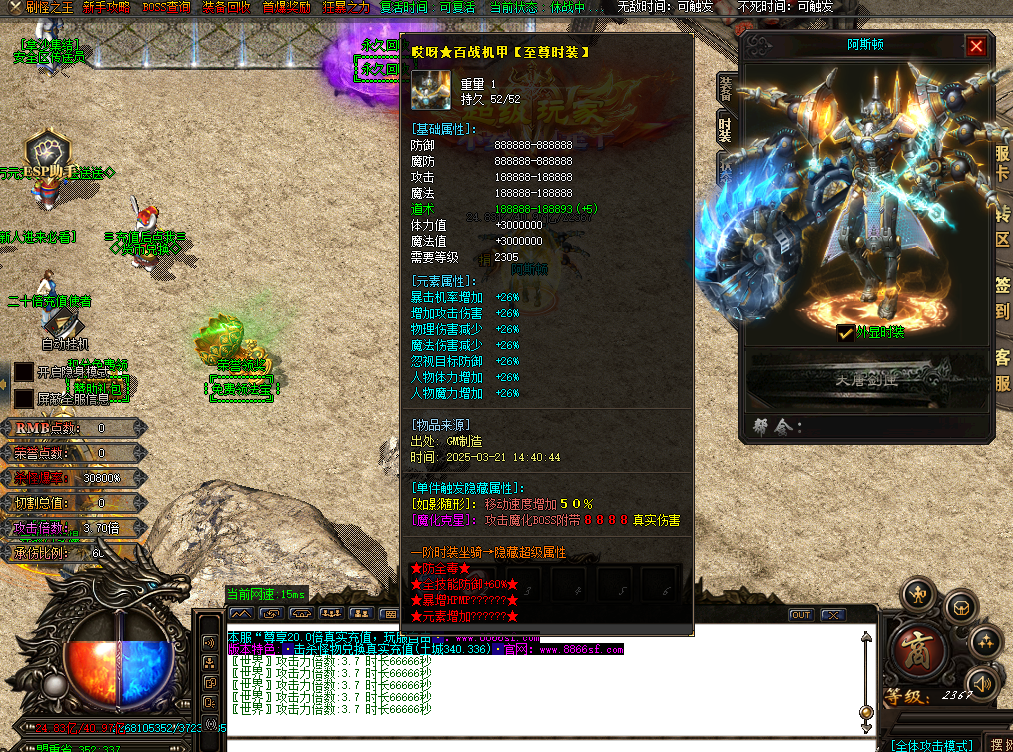The width and height of the screenshot is (1013, 752).
Task: Open the 新手攻略 beginner guide
Action: point(105,7)
